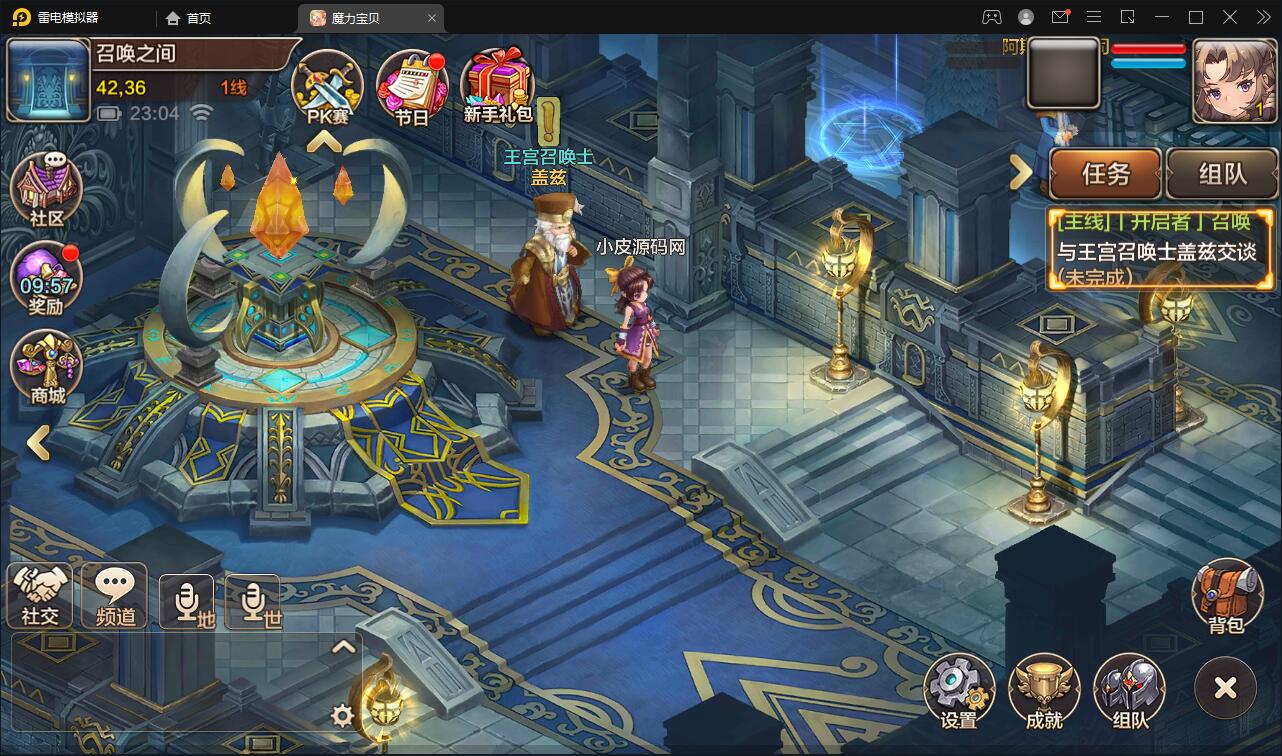Open the 频道 channel chat icon
Viewport: 1282px width, 756px height.
point(113,596)
